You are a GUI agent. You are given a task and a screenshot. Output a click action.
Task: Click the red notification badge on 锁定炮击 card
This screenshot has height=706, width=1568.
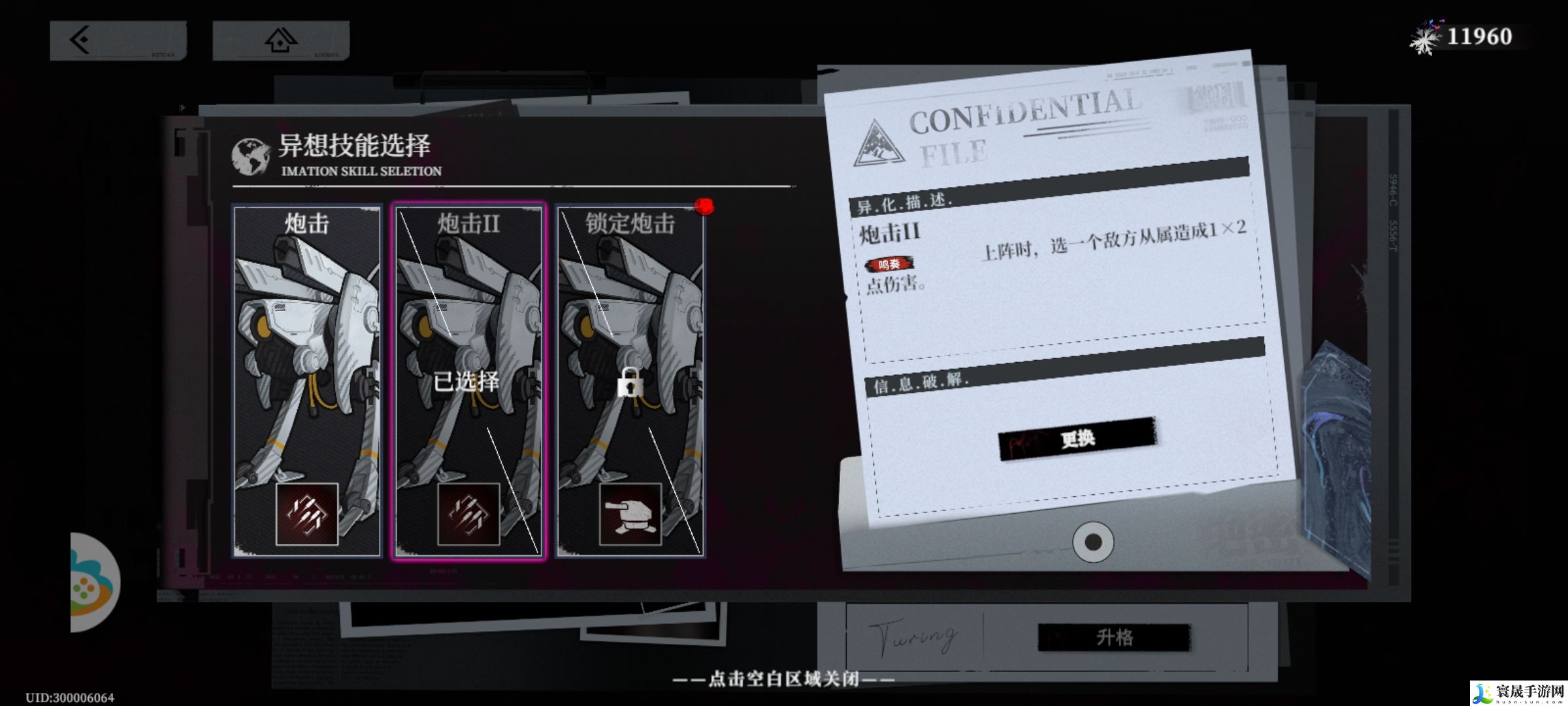(704, 206)
